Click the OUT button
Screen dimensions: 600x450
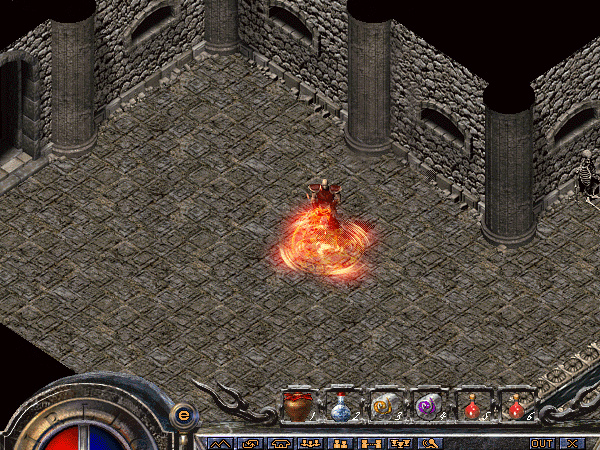coord(541,443)
